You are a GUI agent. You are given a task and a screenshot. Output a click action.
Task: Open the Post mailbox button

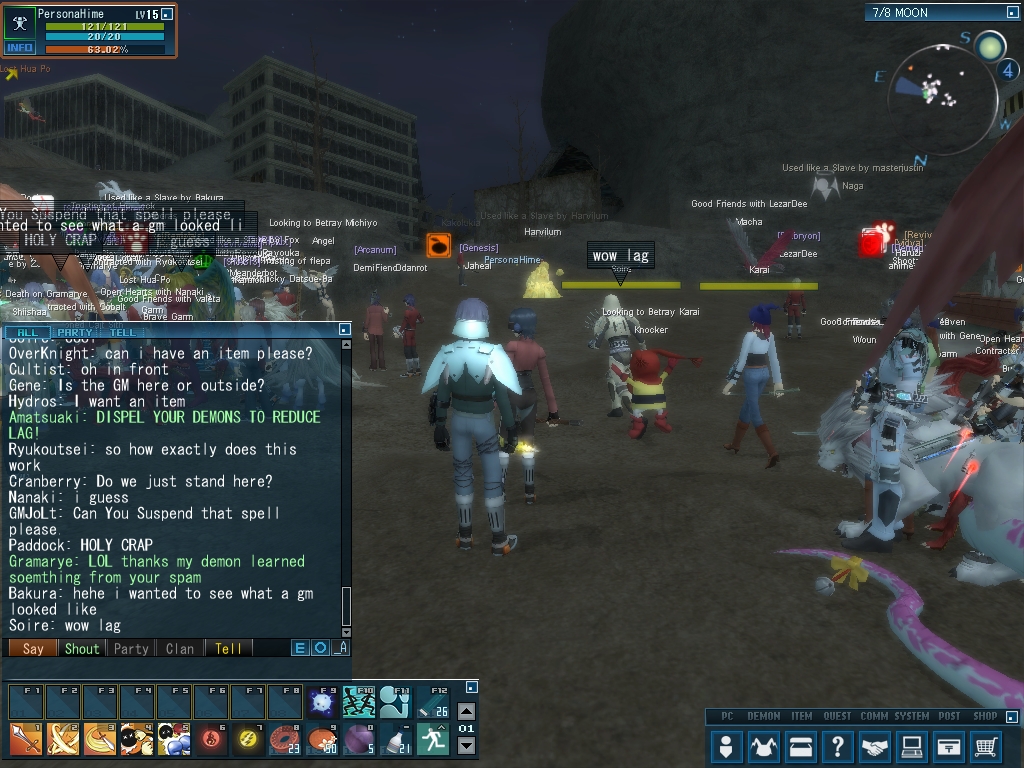(x=949, y=746)
